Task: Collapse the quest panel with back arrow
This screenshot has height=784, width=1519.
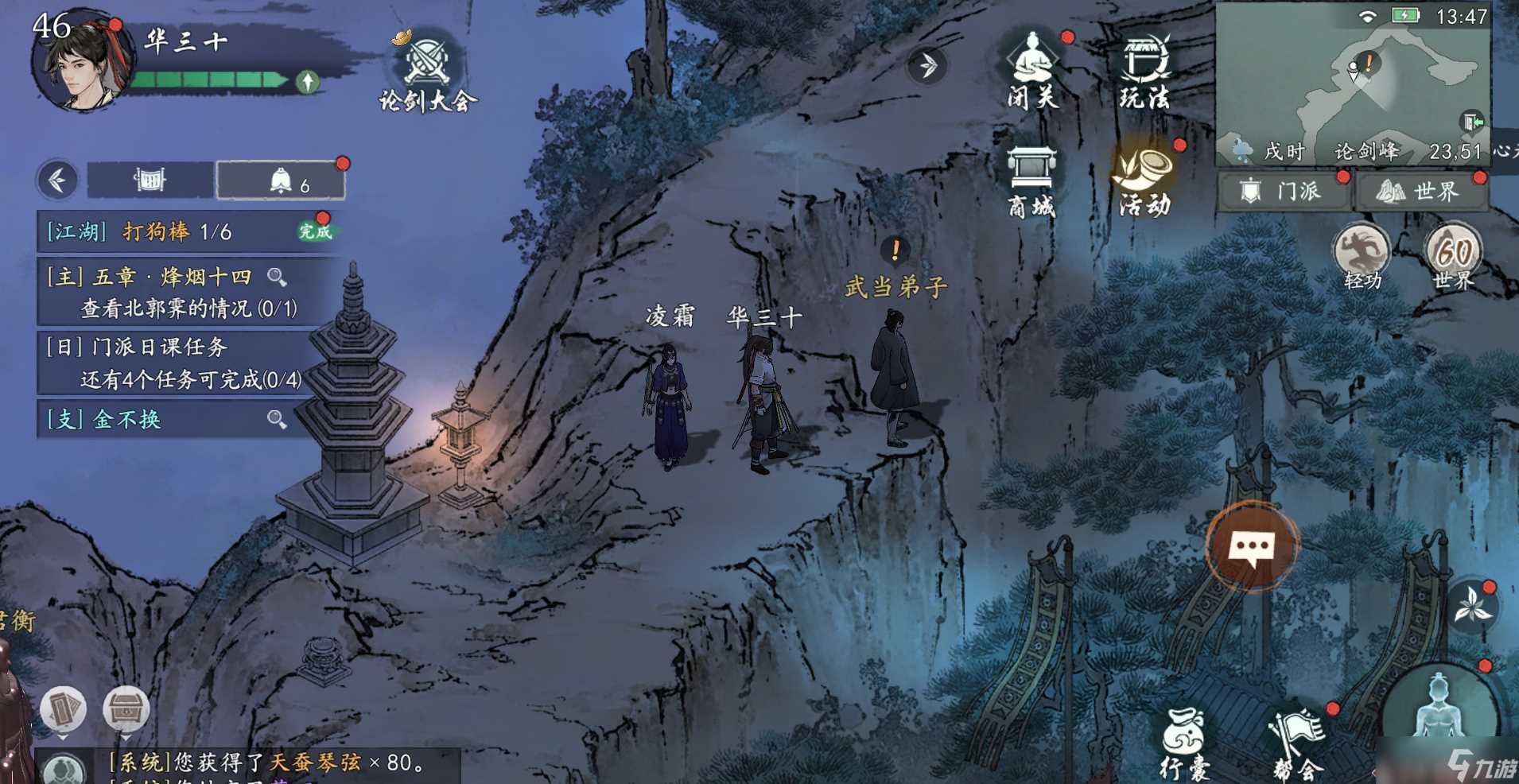Action: 57,180
